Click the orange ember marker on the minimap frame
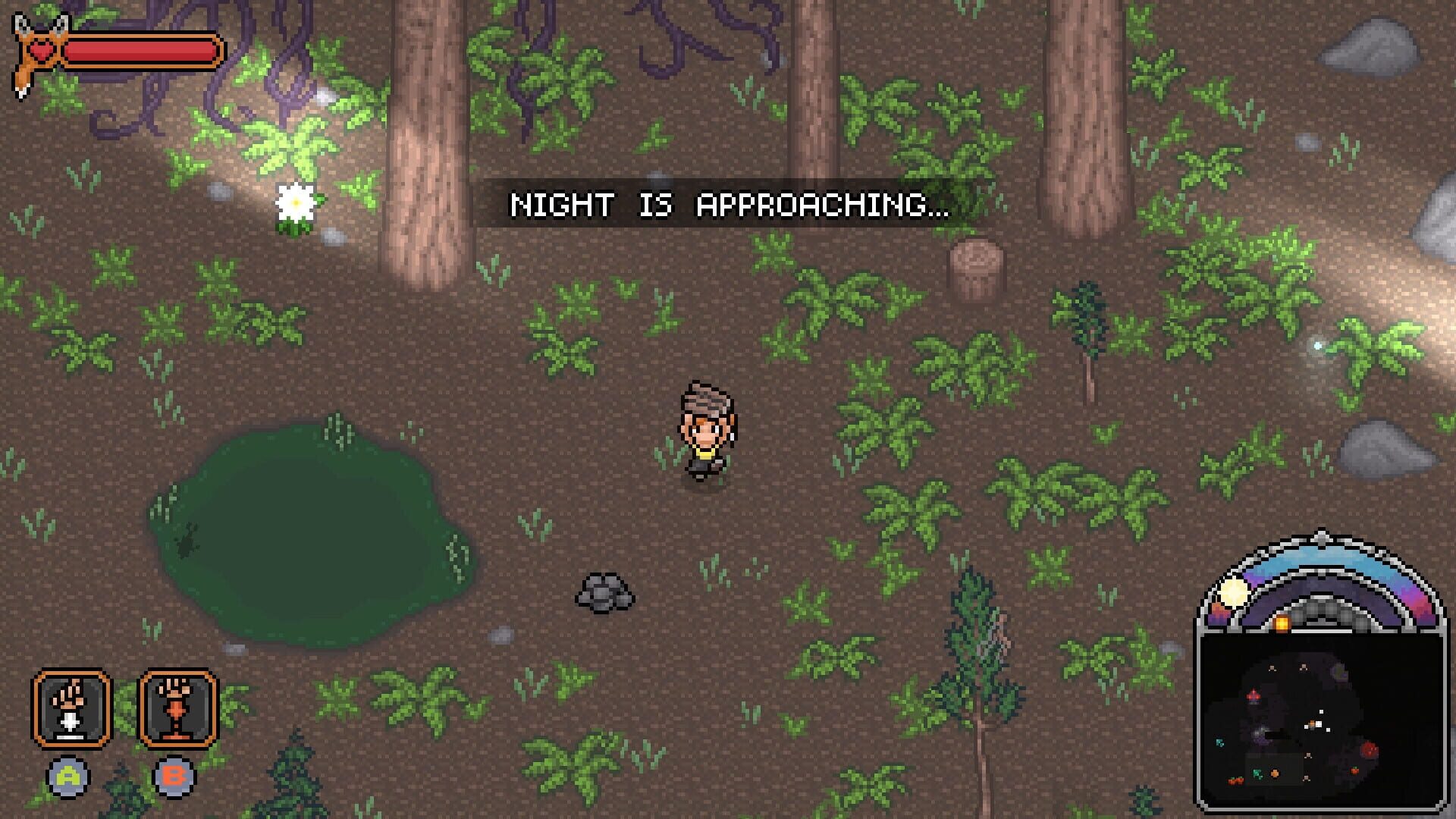 click(1282, 623)
